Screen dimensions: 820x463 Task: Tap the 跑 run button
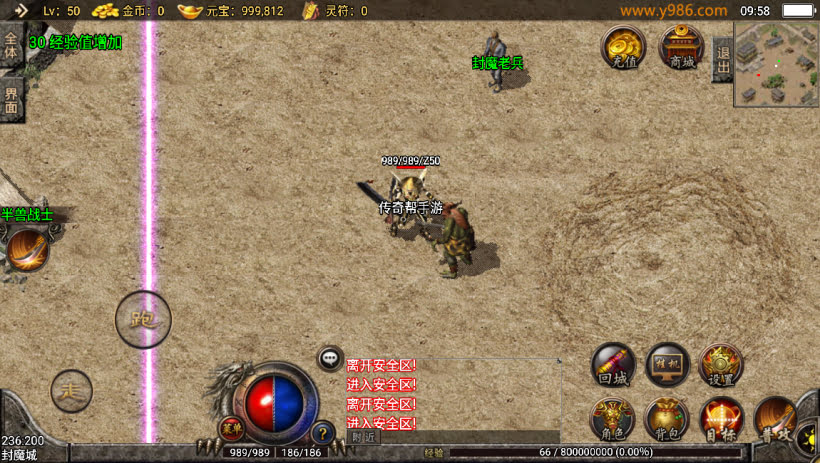143,320
